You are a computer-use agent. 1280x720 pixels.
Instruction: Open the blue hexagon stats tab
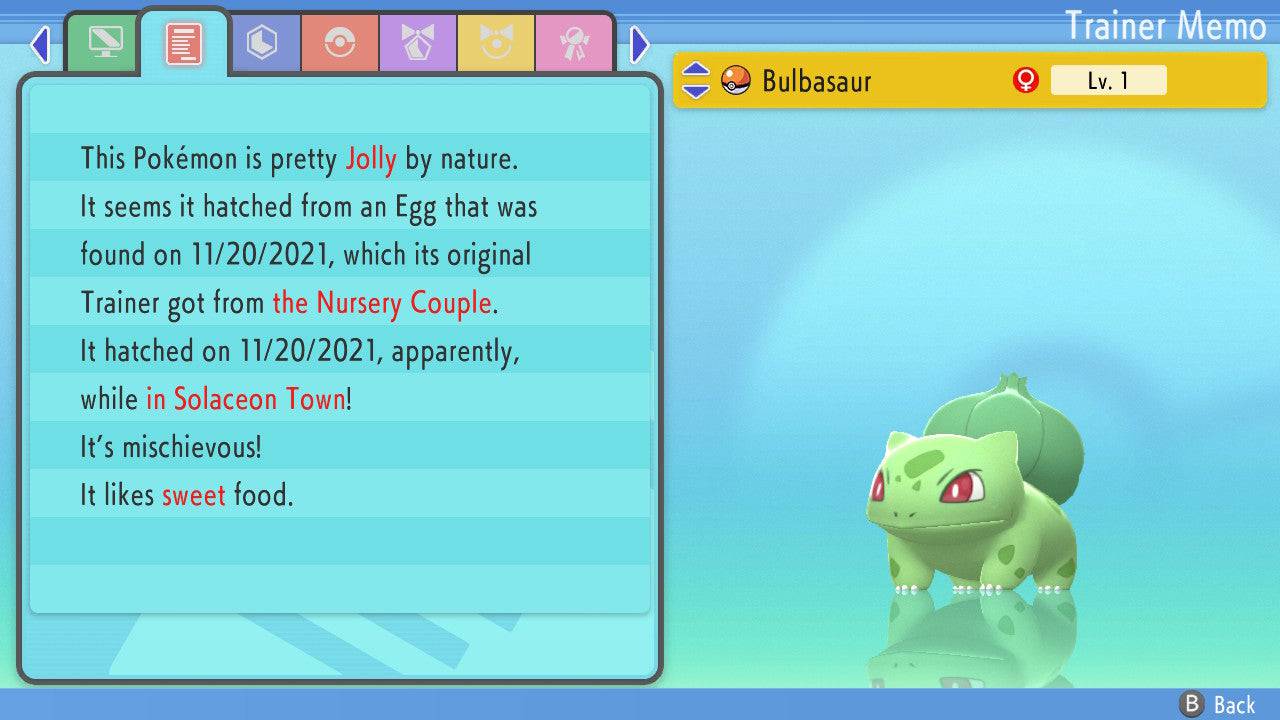pyautogui.click(x=261, y=43)
